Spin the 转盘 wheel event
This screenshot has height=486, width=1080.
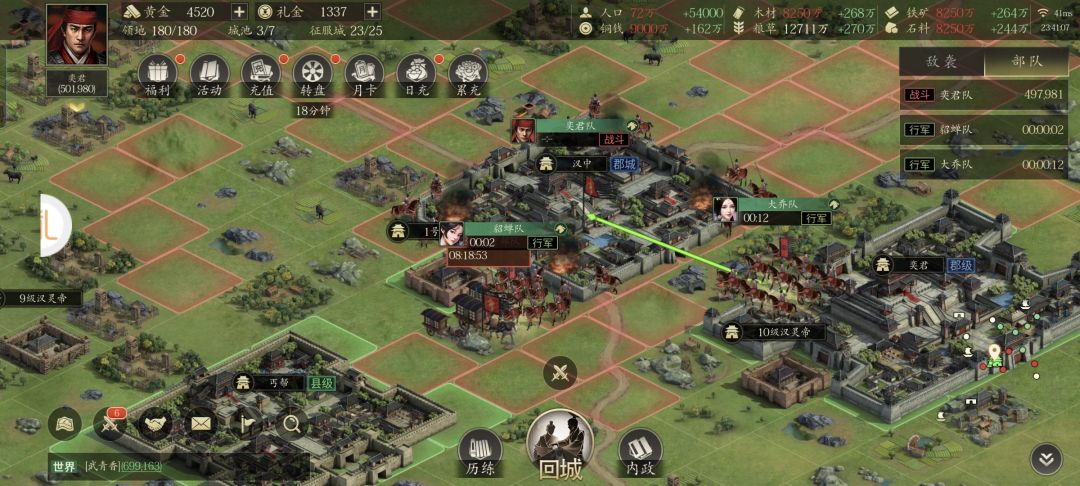[314, 72]
